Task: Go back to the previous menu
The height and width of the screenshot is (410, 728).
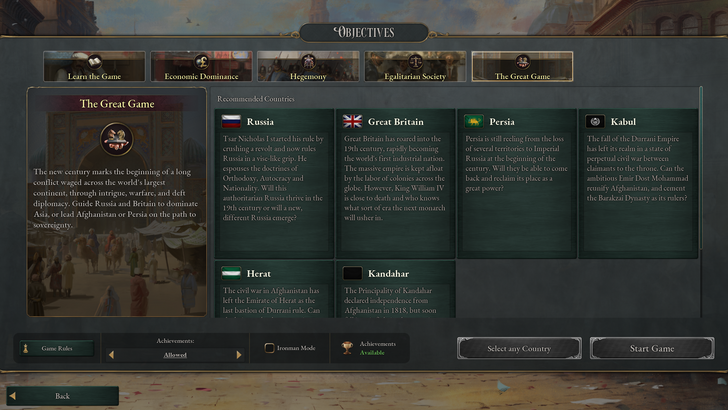Action: coord(62,396)
